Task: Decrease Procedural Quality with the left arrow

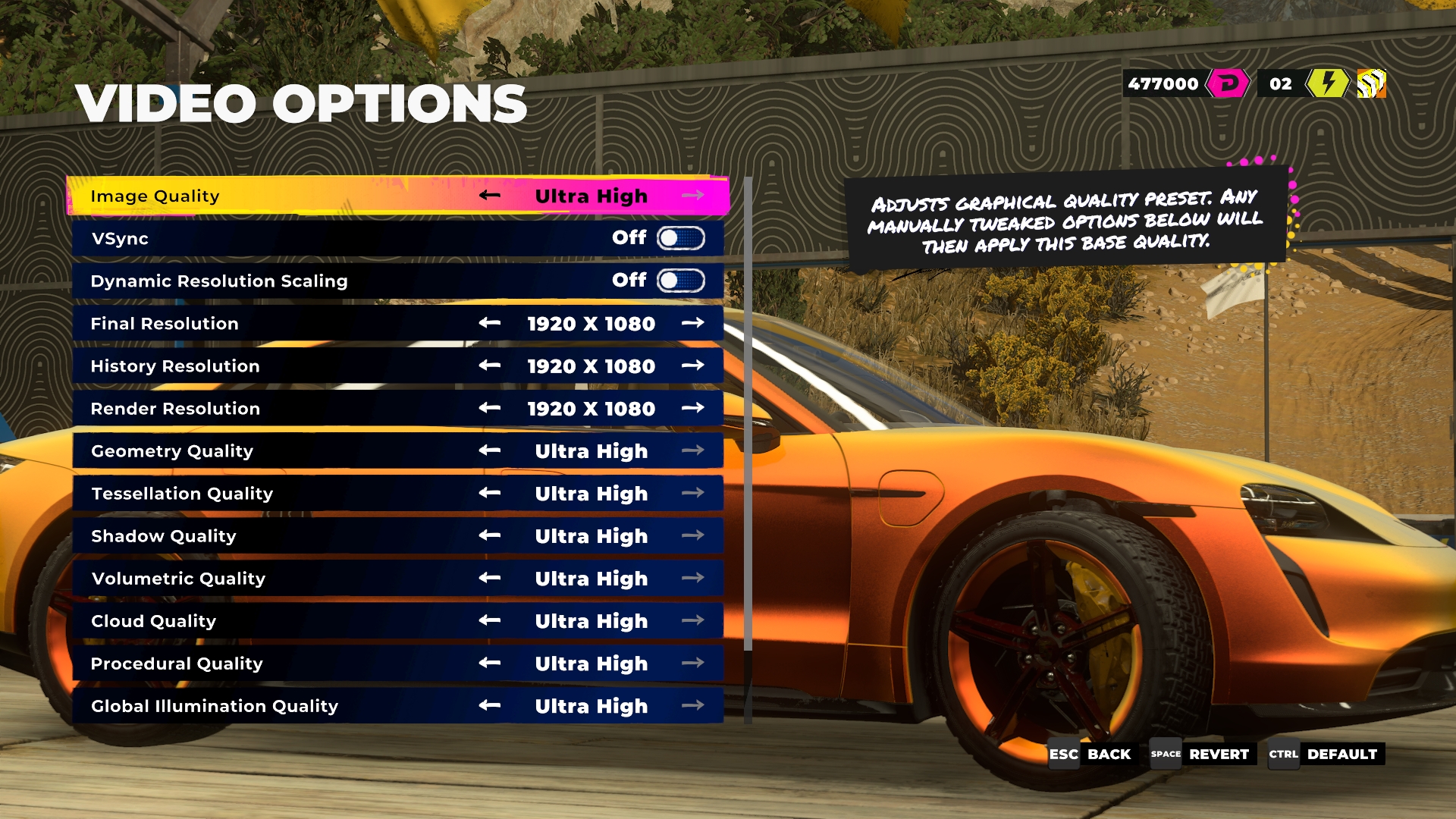Action: (490, 663)
